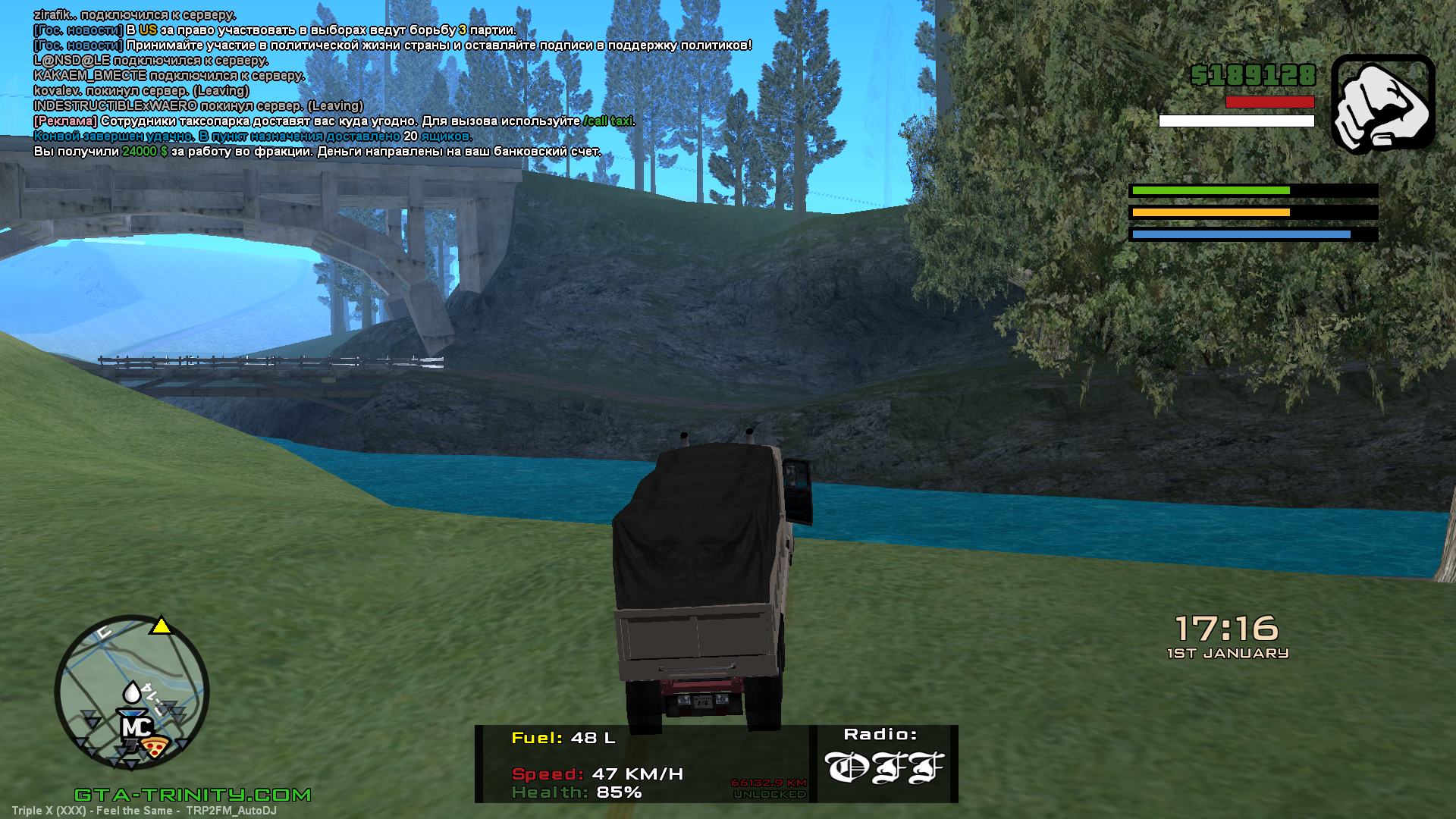The width and height of the screenshot is (1456, 819).
Task: Select the pizza marker on the minimap
Action: (x=156, y=747)
